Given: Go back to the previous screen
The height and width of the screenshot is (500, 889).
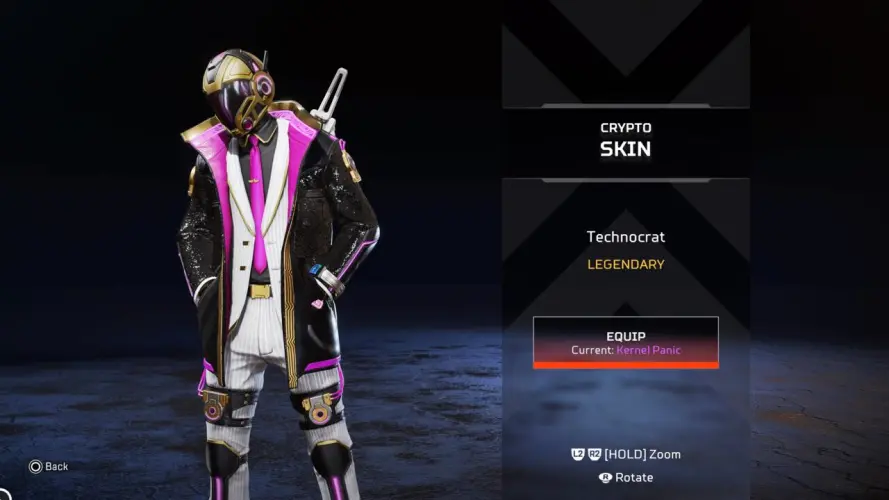Looking at the screenshot, I should click(x=48, y=466).
